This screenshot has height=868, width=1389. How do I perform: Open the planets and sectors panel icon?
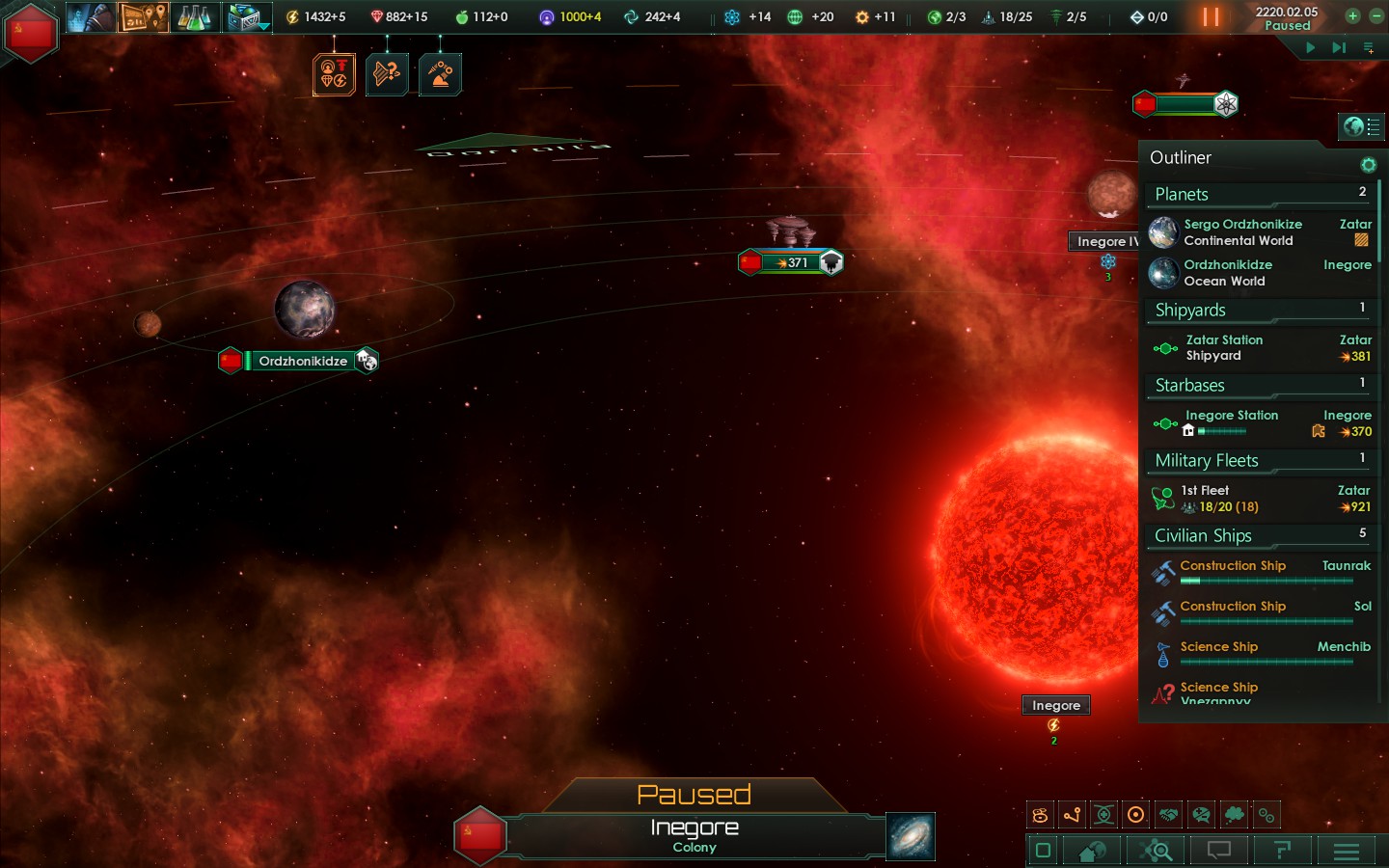(1093, 851)
